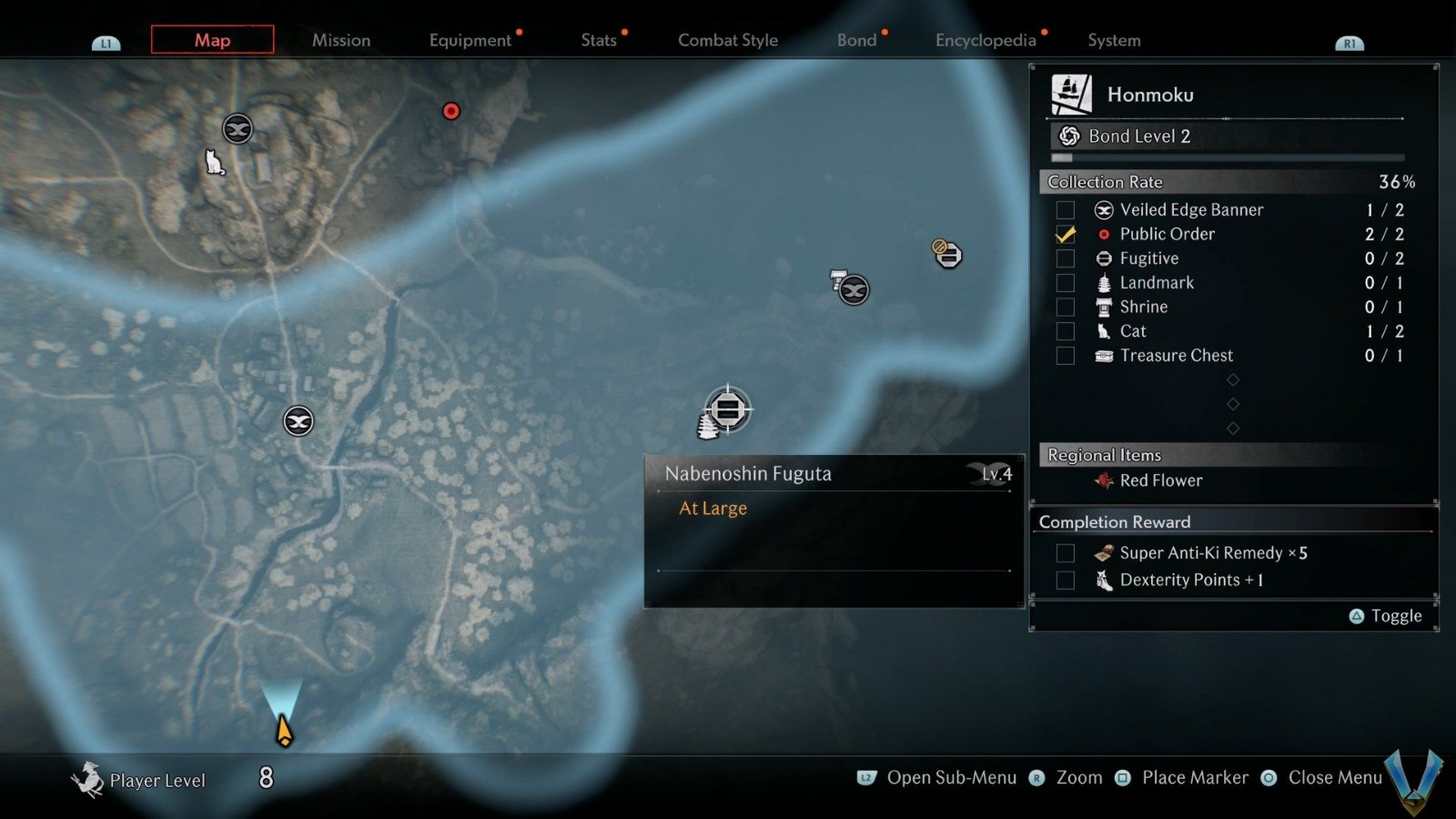Go to the Combat Style tab
Image resolution: width=1456 pixels, height=819 pixels.
728,40
